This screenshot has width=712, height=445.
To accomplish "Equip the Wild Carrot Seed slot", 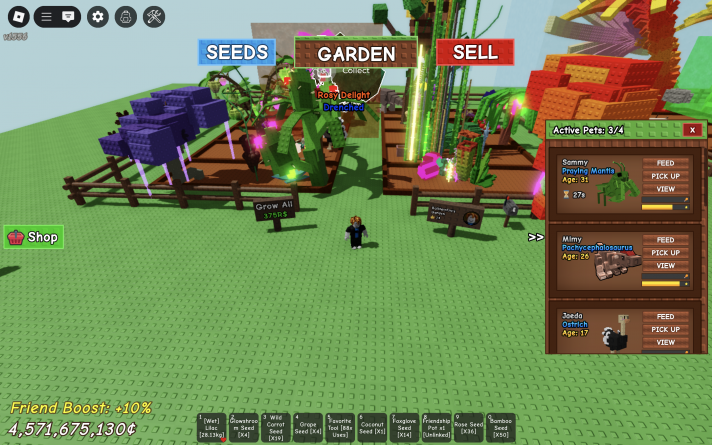I will coord(276,428).
